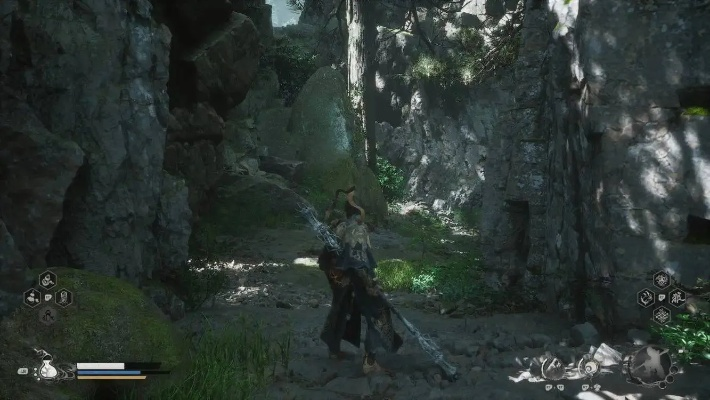Select the healing gourd flask icon
The width and height of the screenshot is (710, 400).
[x=47, y=368]
